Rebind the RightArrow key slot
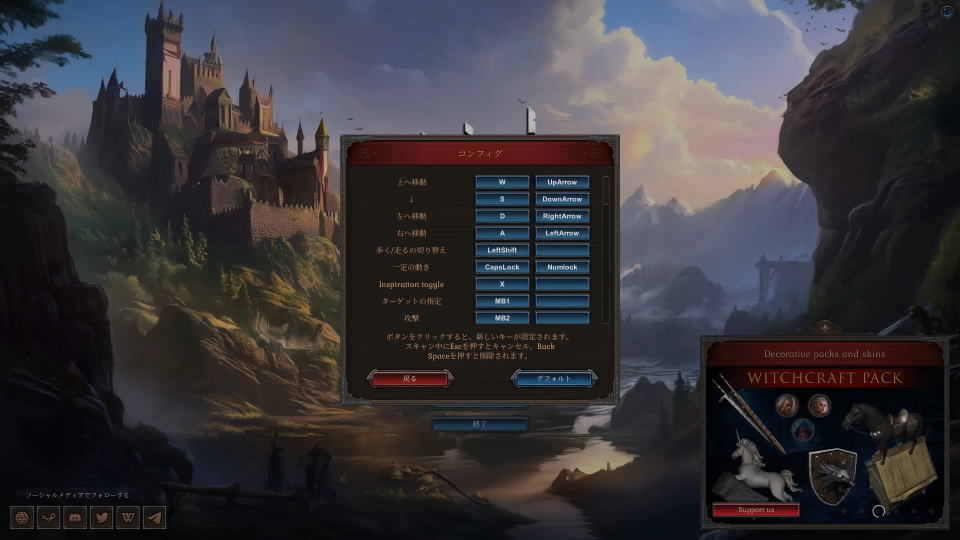 (562, 216)
